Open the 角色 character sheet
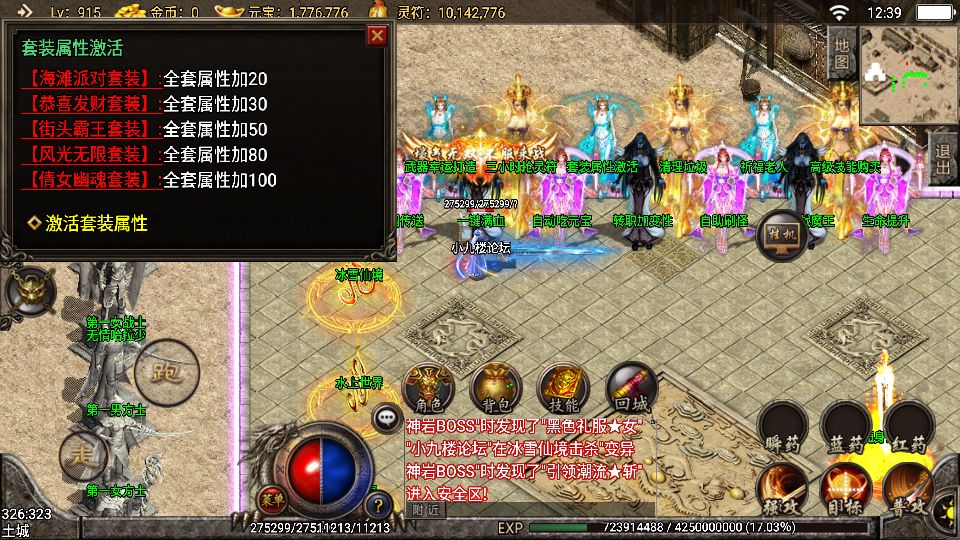 tap(427, 390)
